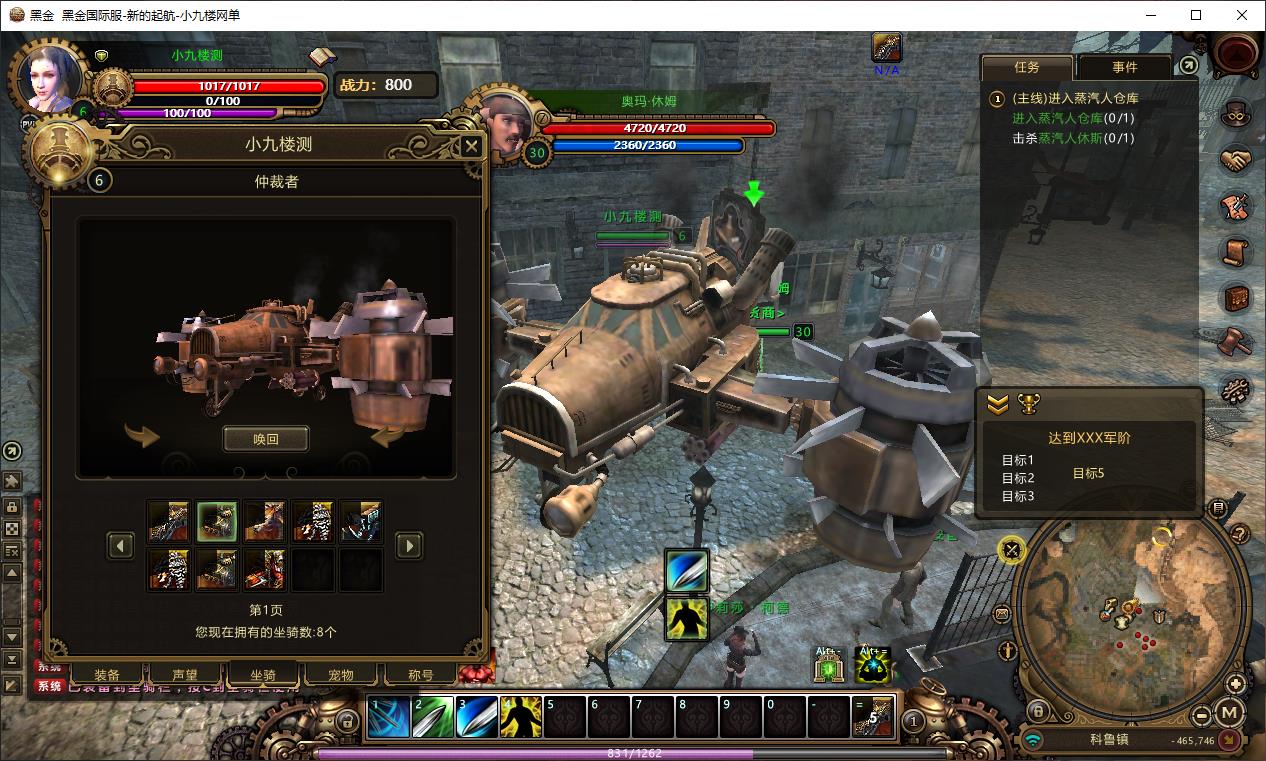Select the 宠物 pets tab

pyautogui.click(x=342, y=675)
